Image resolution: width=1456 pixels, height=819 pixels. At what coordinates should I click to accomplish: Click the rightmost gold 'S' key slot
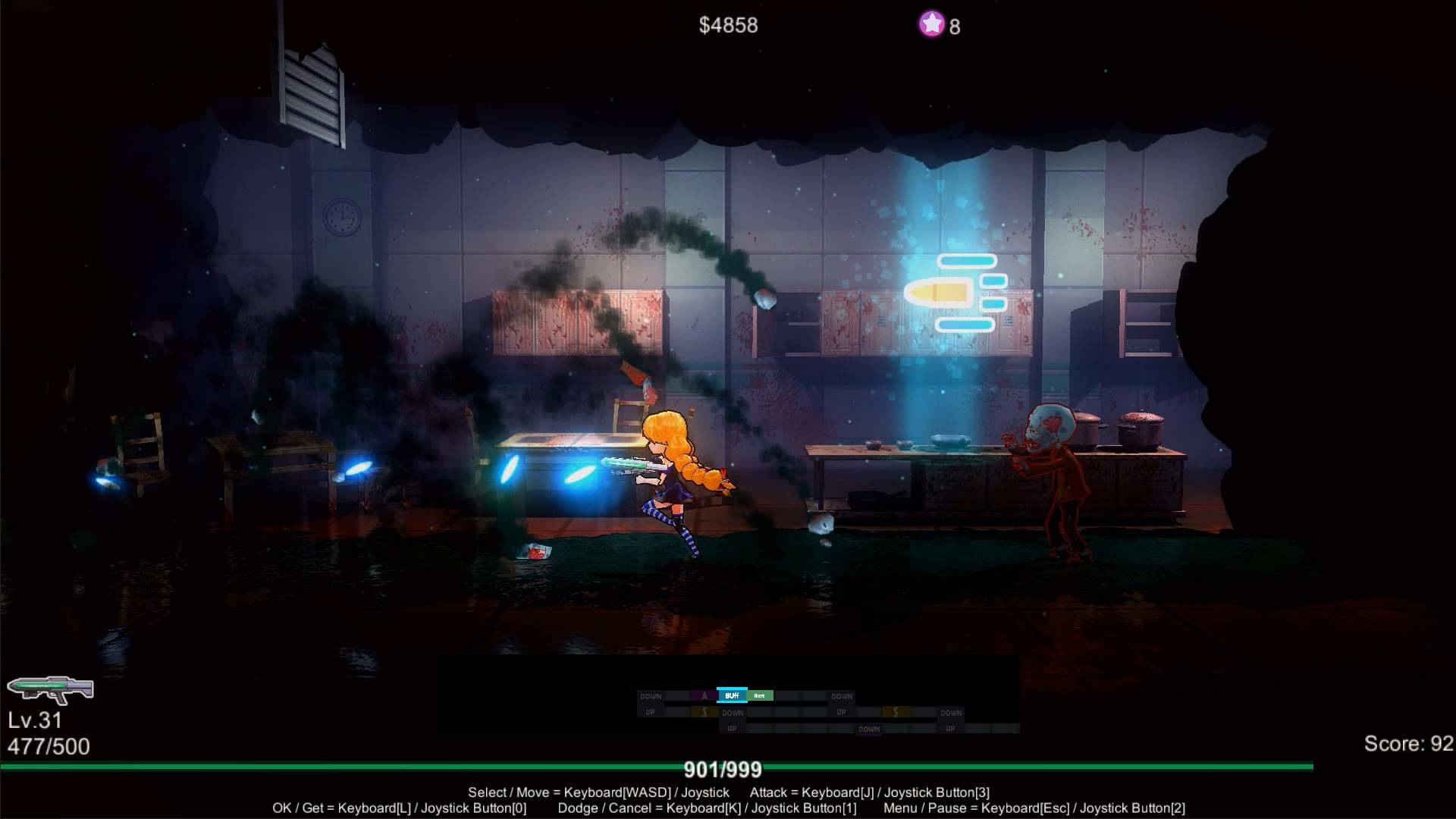coord(895,713)
